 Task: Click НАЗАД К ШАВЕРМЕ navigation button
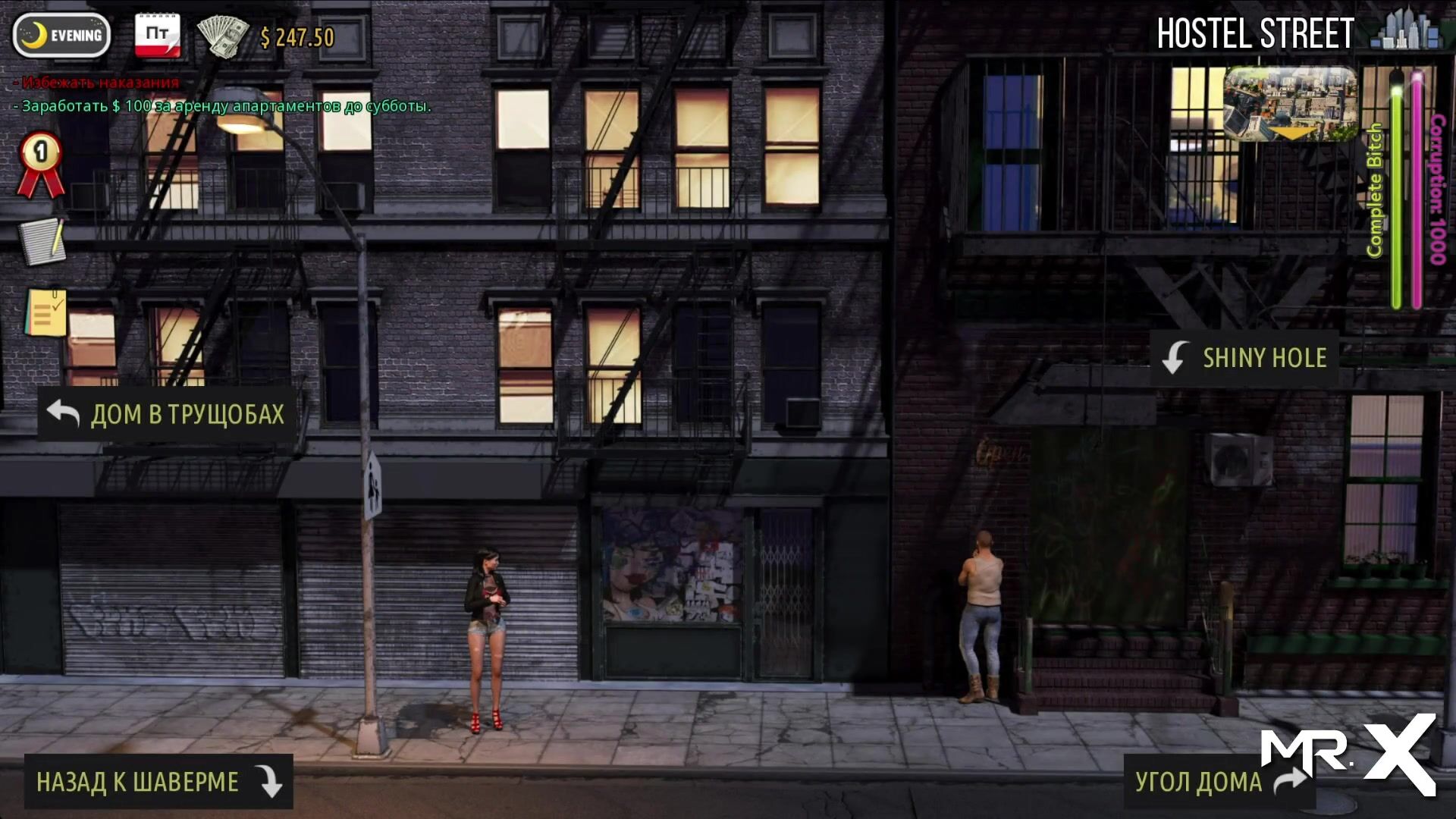click(x=158, y=781)
